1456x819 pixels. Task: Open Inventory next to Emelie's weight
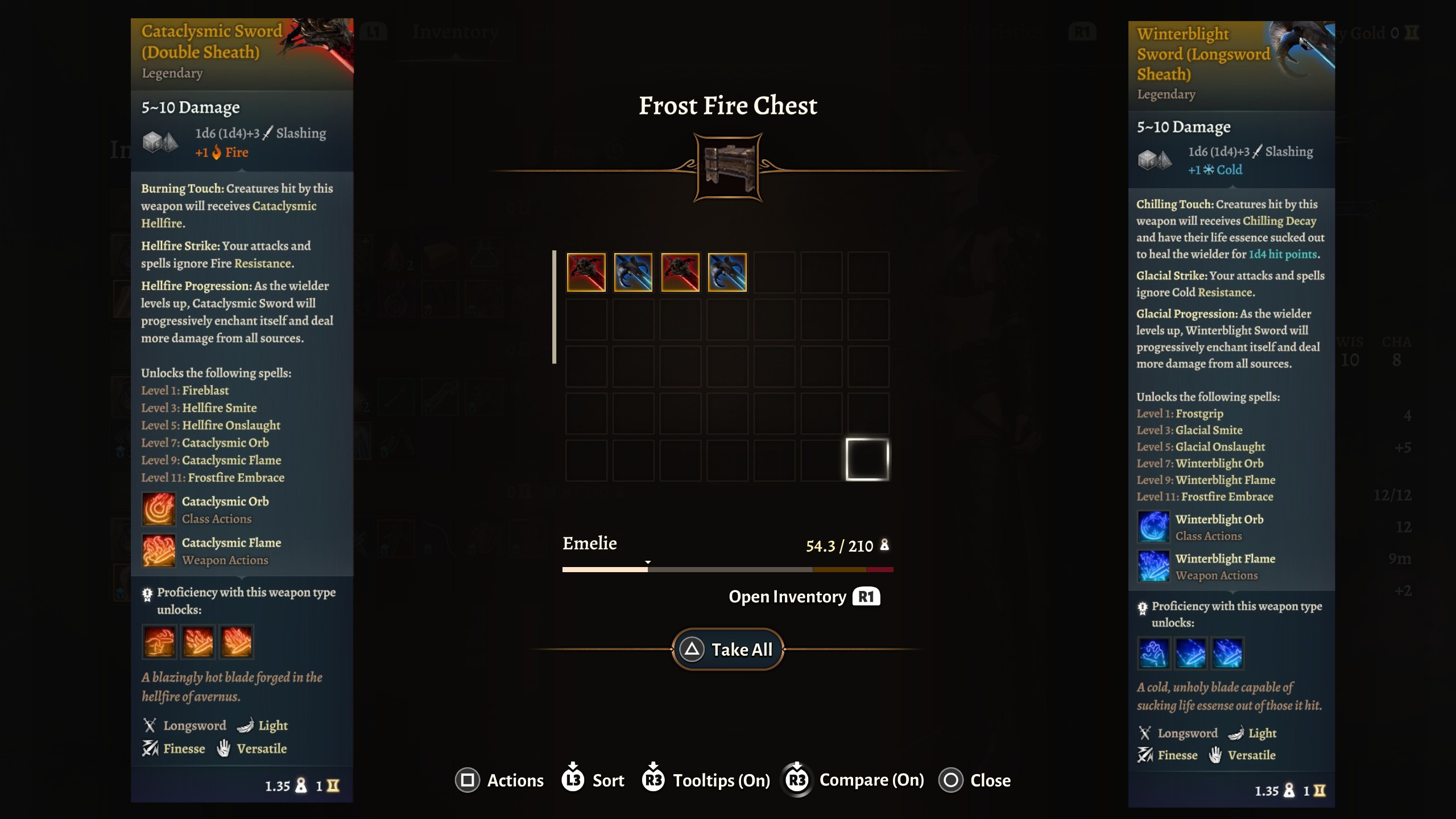[x=804, y=597]
